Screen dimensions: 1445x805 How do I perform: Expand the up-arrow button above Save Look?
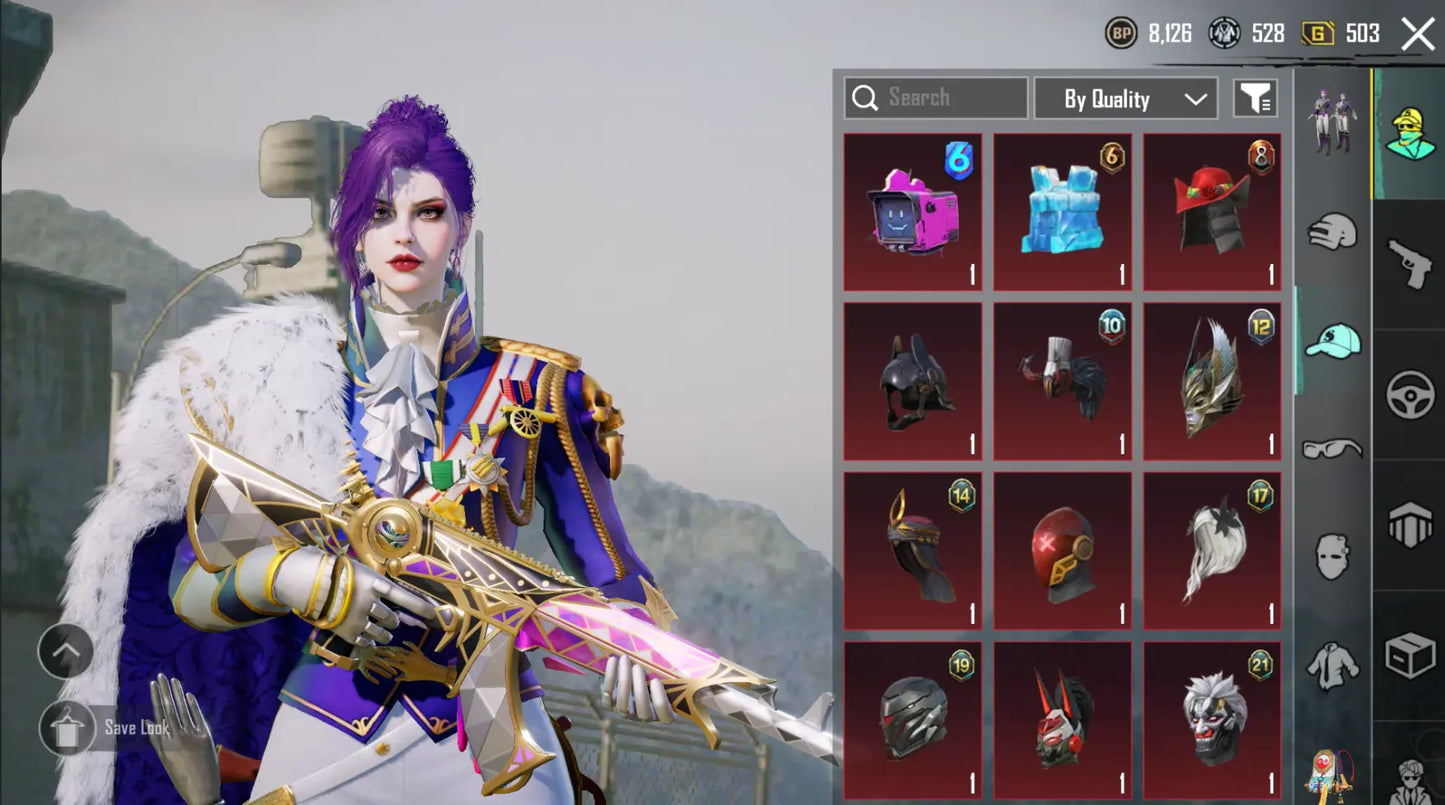[66, 652]
